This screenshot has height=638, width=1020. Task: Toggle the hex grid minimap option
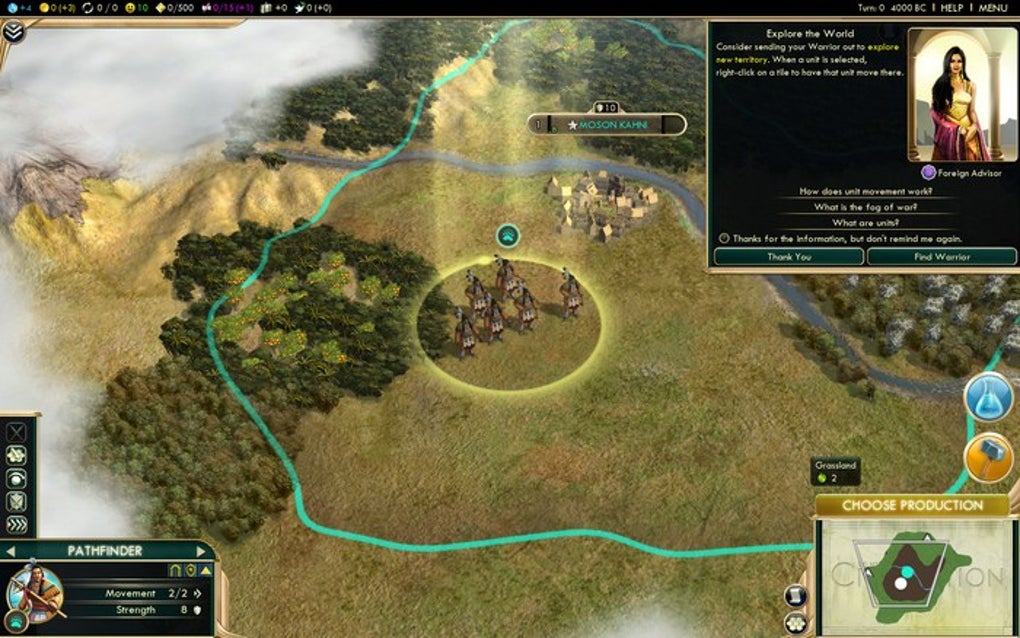coord(796,624)
